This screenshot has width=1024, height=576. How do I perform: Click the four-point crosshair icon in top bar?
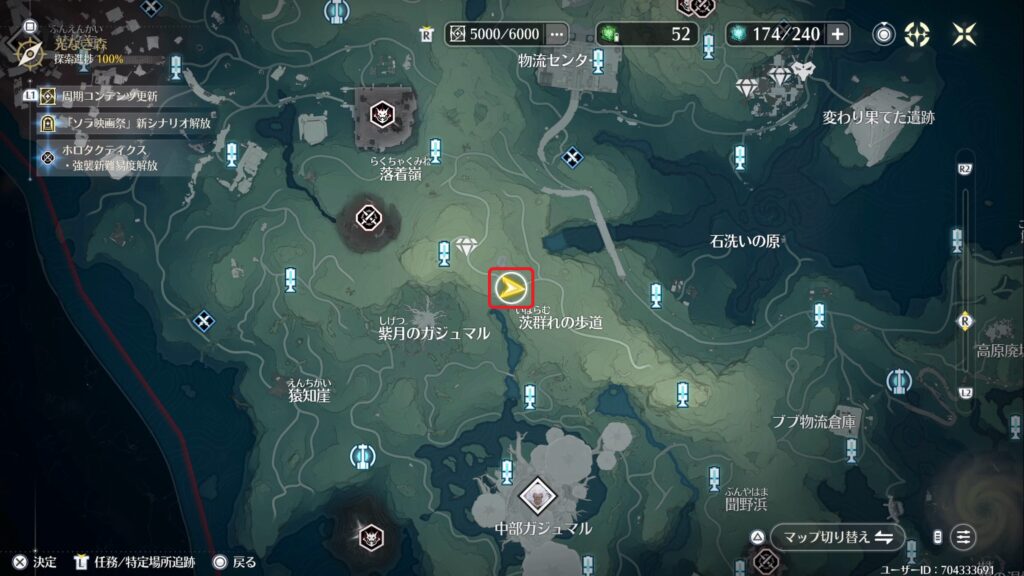(x=916, y=34)
